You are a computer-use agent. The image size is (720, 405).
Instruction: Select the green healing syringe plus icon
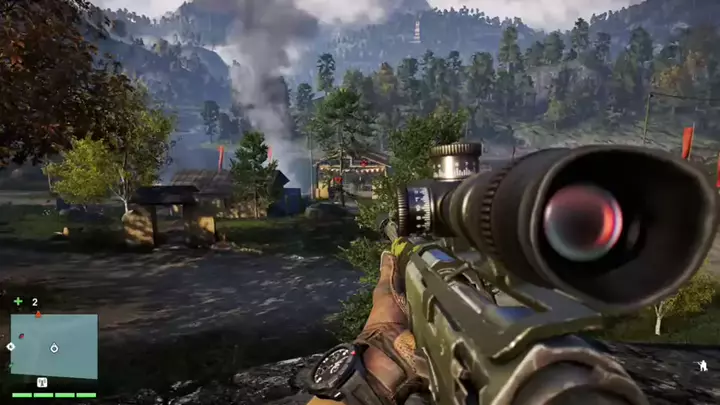(x=18, y=301)
